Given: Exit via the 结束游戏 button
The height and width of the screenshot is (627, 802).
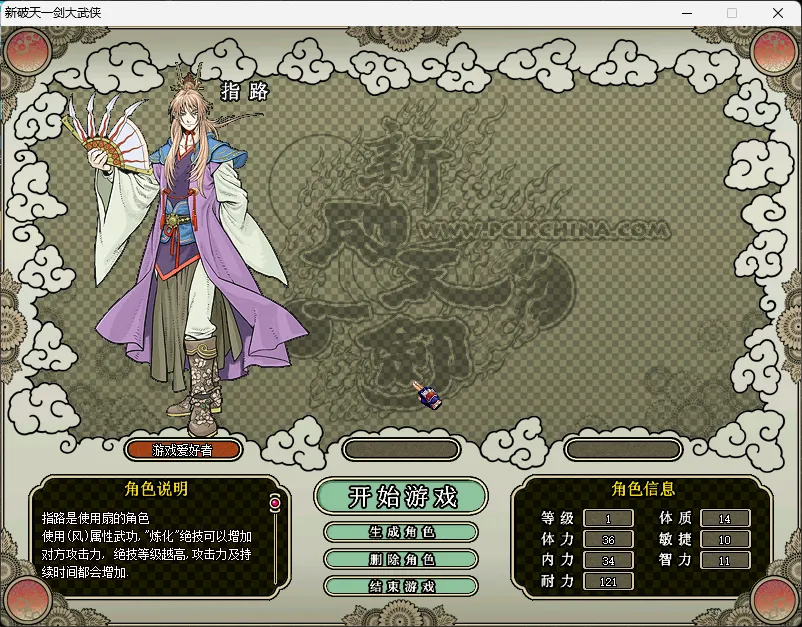Looking at the screenshot, I should tap(401, 586).
